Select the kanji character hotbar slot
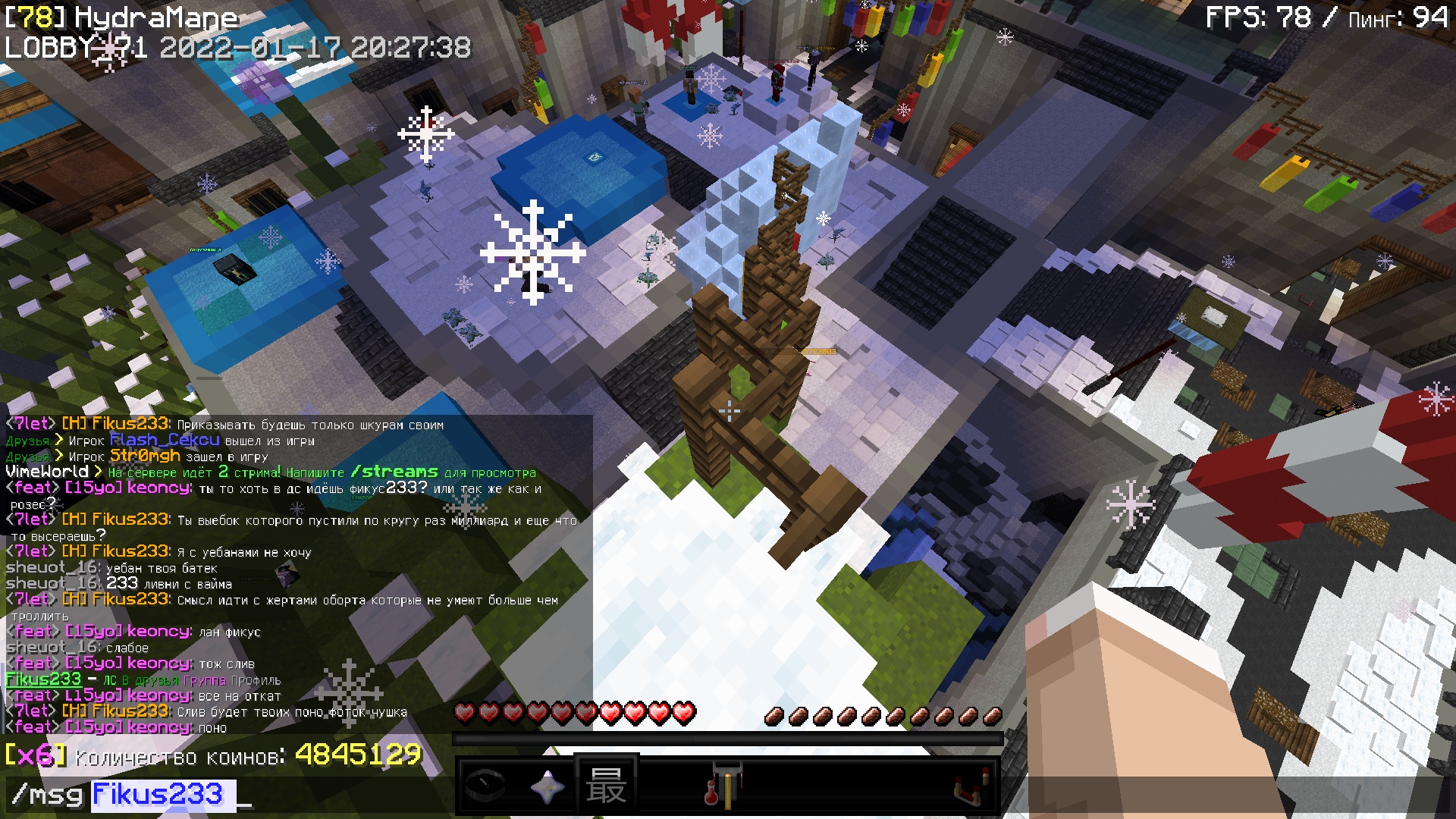 pyautogui.click(x=606, y=786)
